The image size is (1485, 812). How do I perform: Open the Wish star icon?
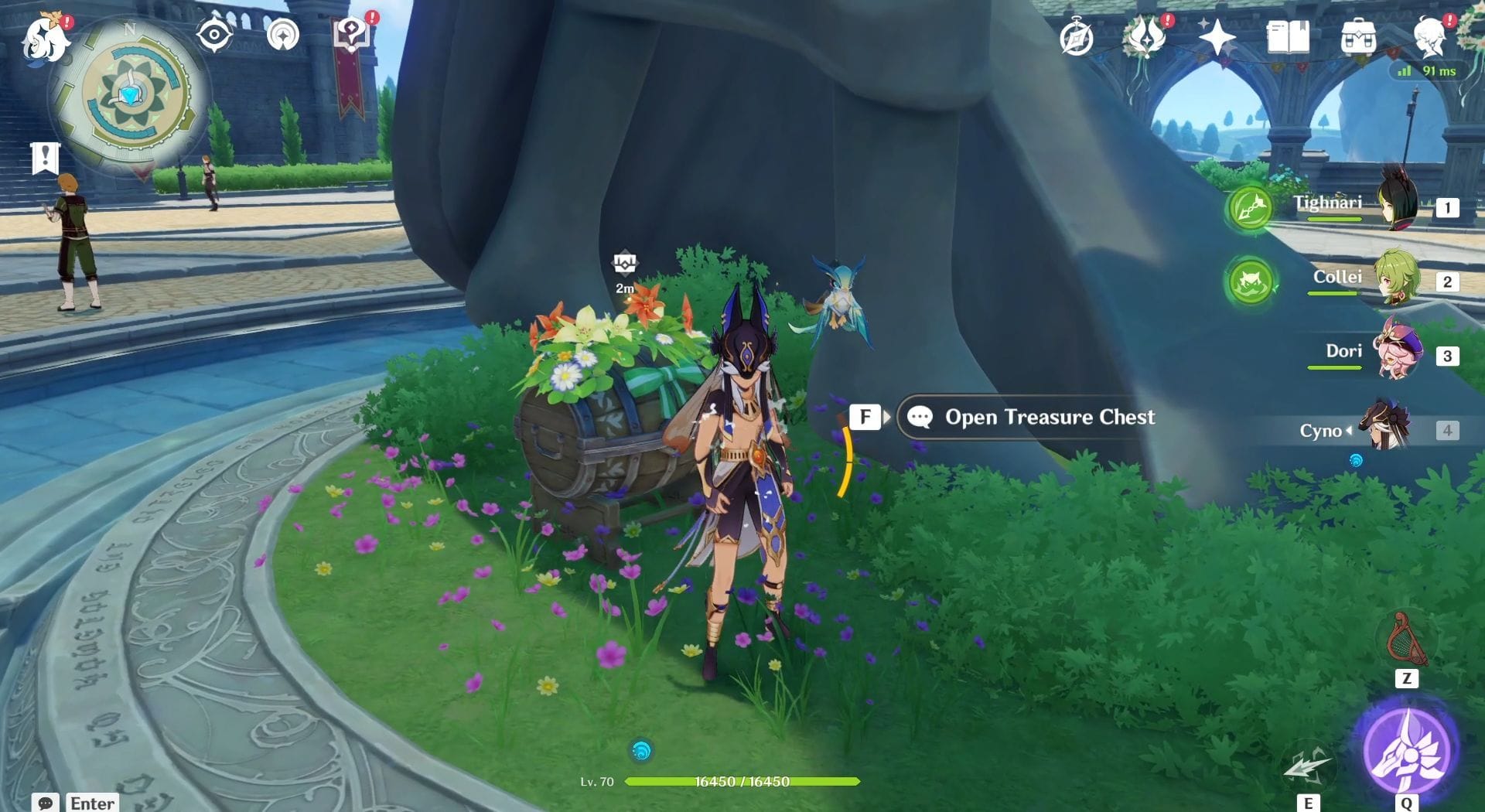tap(1217, 36)
